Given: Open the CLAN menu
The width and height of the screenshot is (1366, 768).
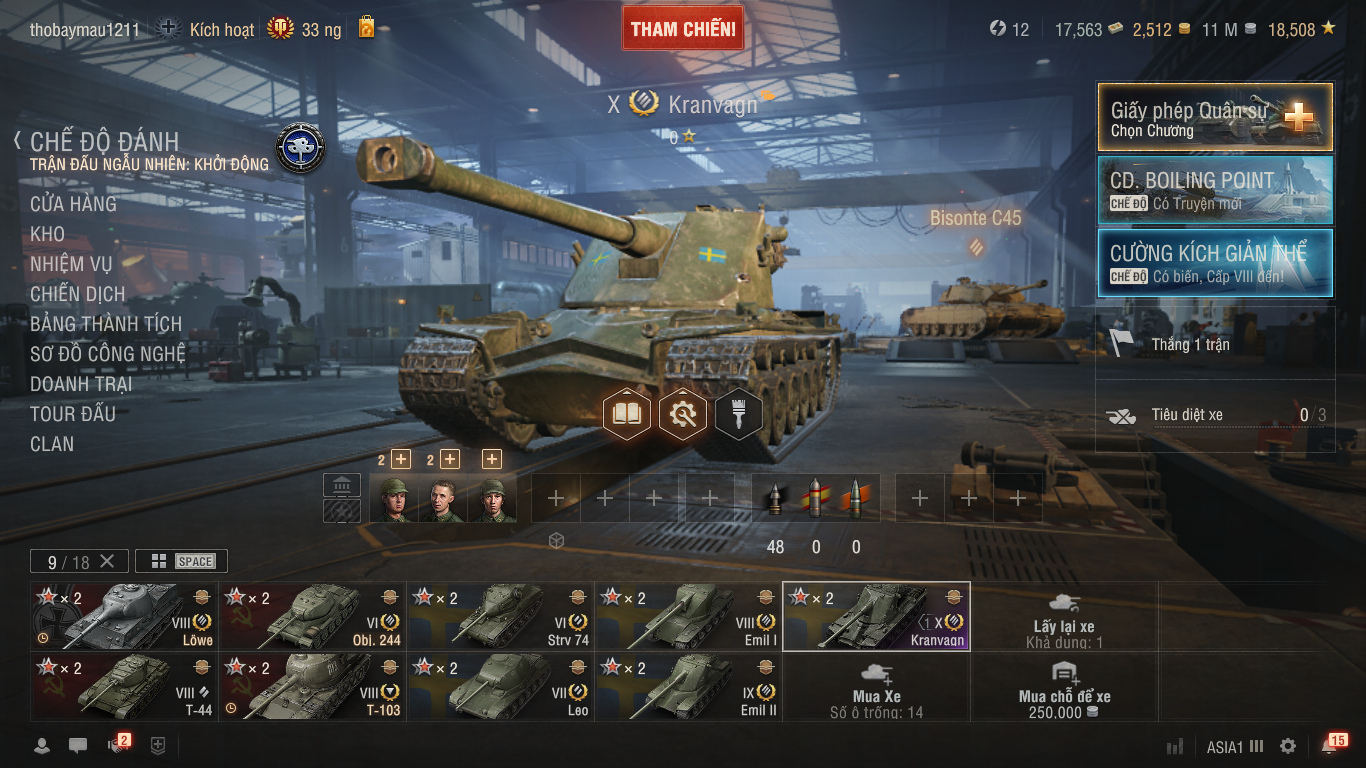Looking at the screenshot, I should 52,444.
